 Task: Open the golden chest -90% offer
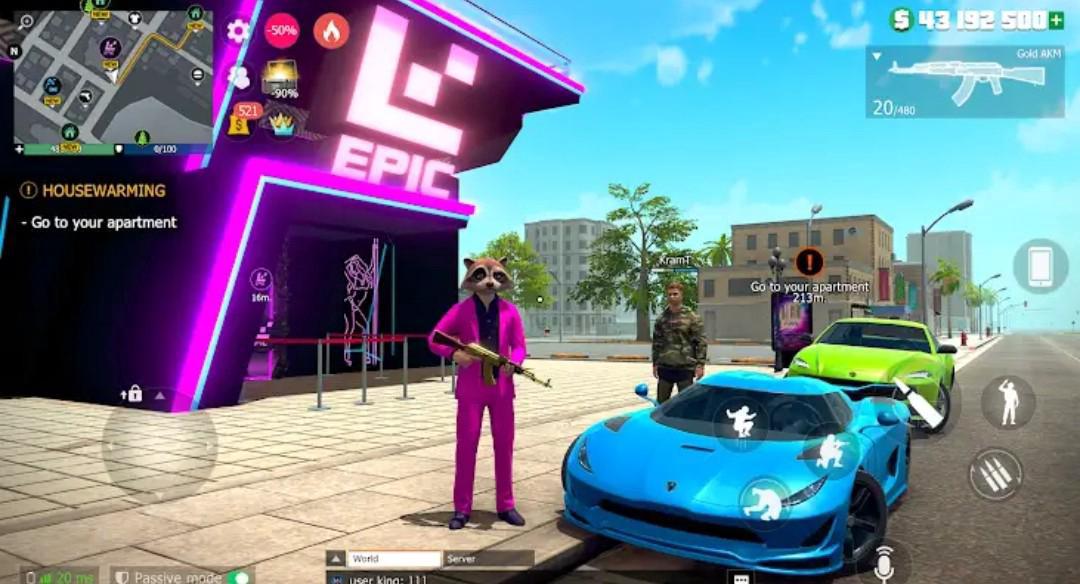(281, 78)
